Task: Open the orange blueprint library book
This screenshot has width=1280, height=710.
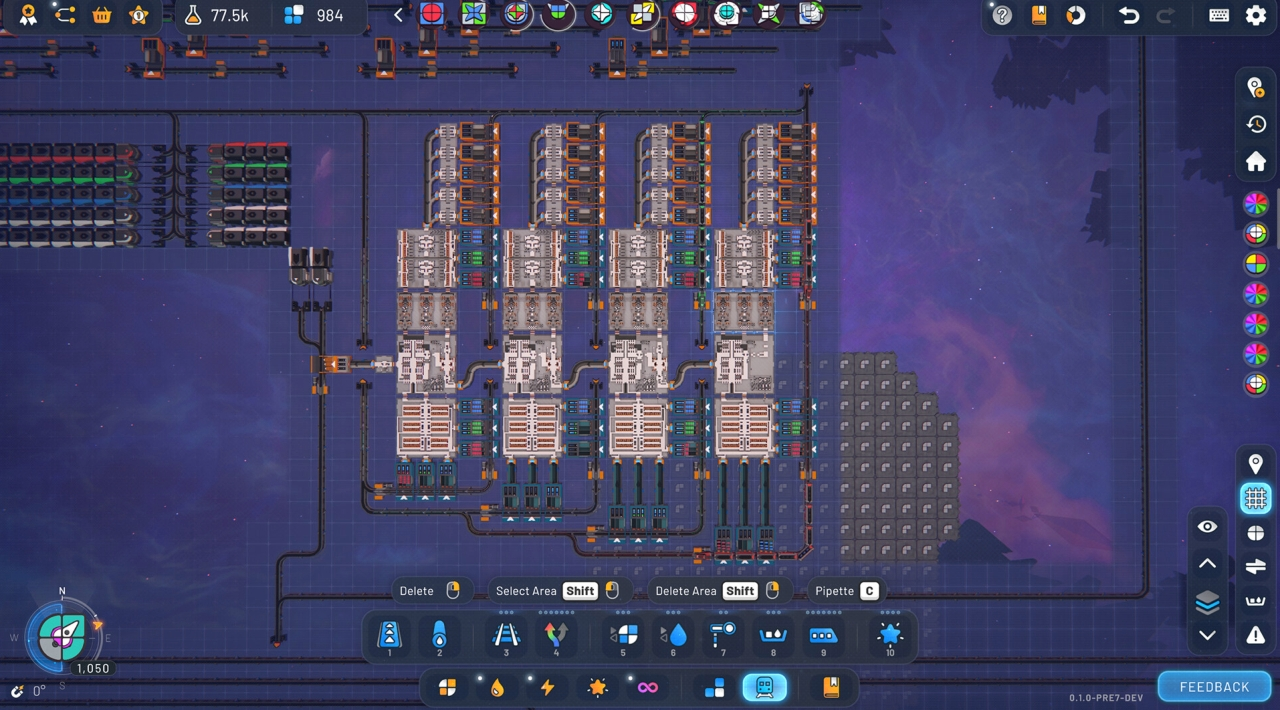Action: coord(830,687)
